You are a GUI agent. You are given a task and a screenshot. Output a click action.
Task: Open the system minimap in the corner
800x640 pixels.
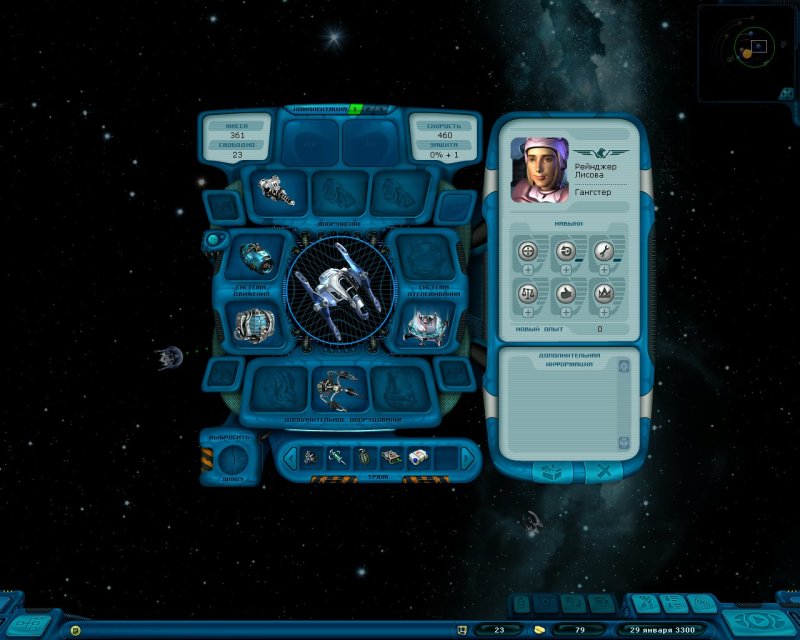(x=747, y=52)
